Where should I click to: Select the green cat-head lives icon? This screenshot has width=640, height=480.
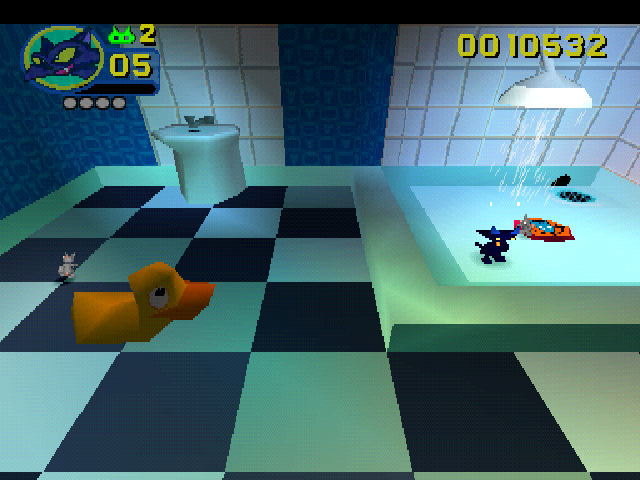click(x=122, y=36)
